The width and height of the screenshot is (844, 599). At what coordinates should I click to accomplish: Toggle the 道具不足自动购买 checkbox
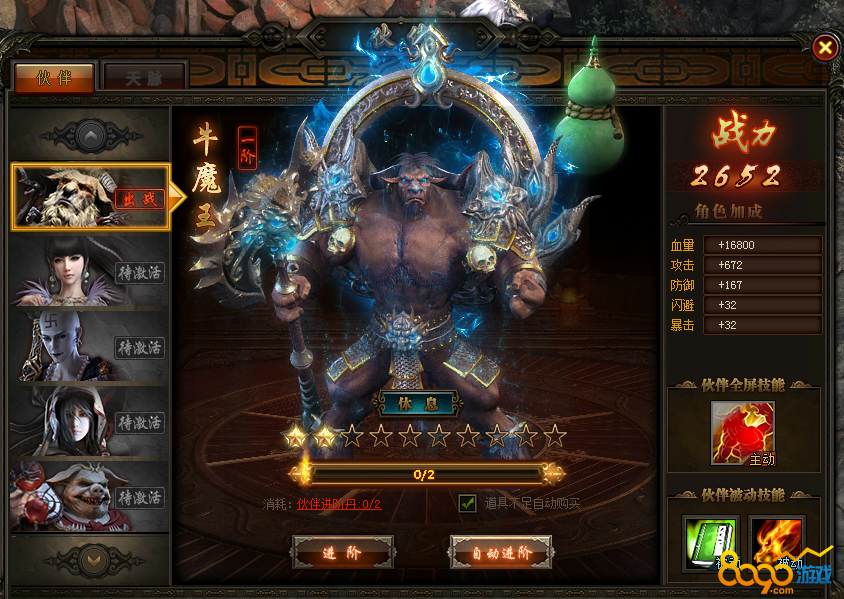coord(467,503)
